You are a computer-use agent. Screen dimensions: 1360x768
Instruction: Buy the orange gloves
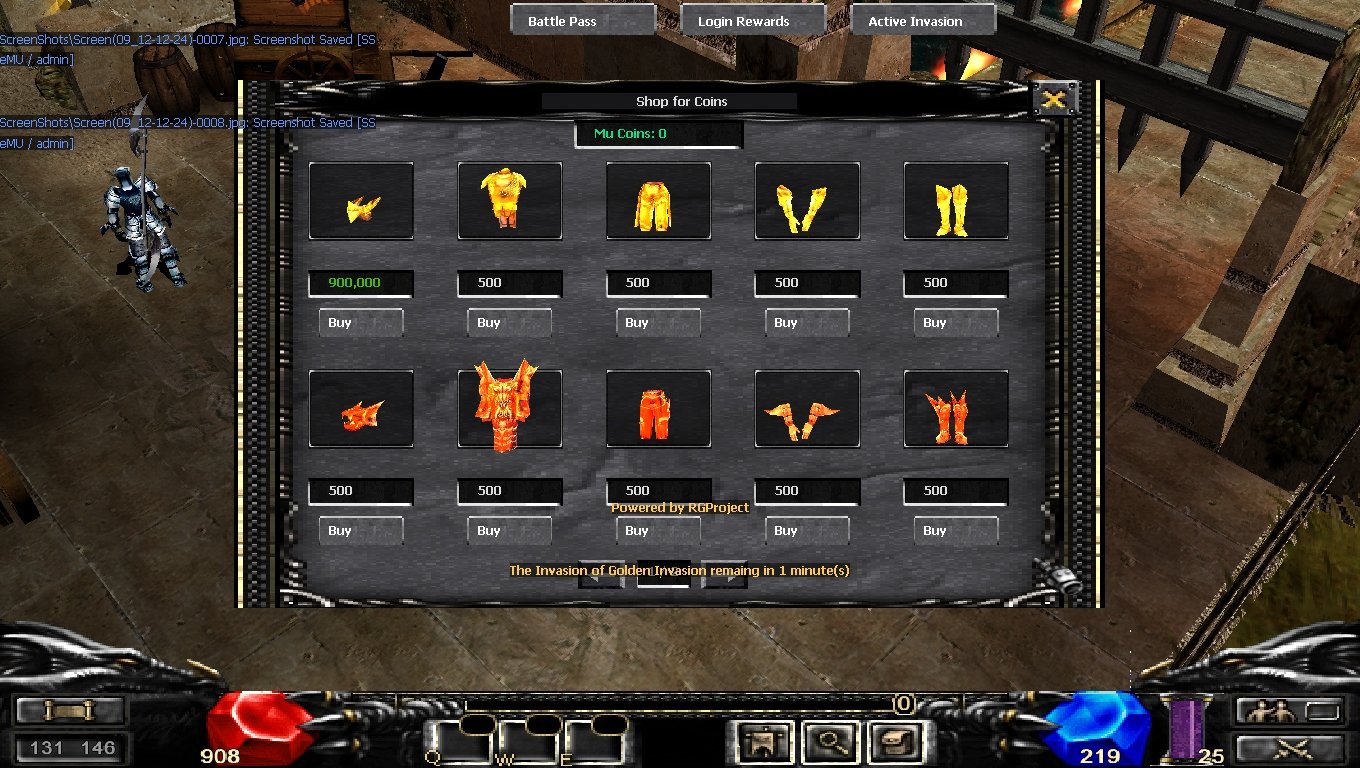click(x=807, y=530)
